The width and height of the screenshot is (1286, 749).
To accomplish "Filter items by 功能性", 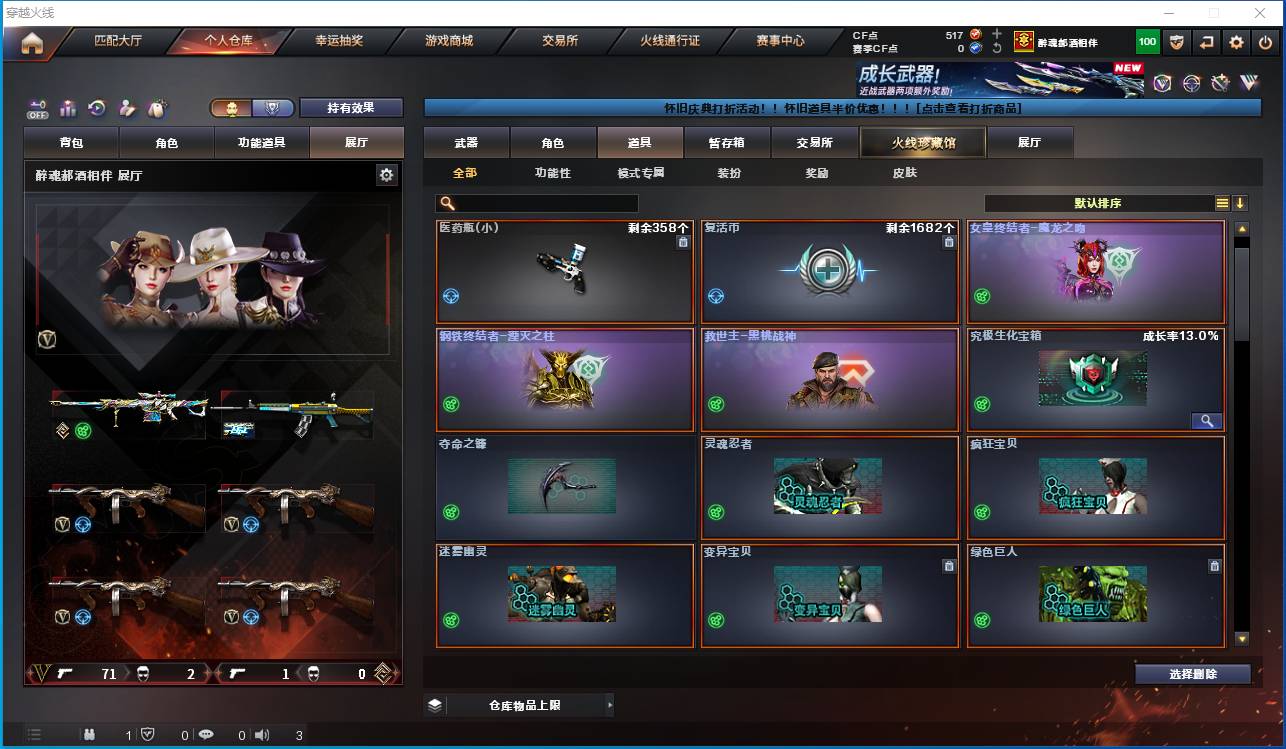I will [552, 173].
